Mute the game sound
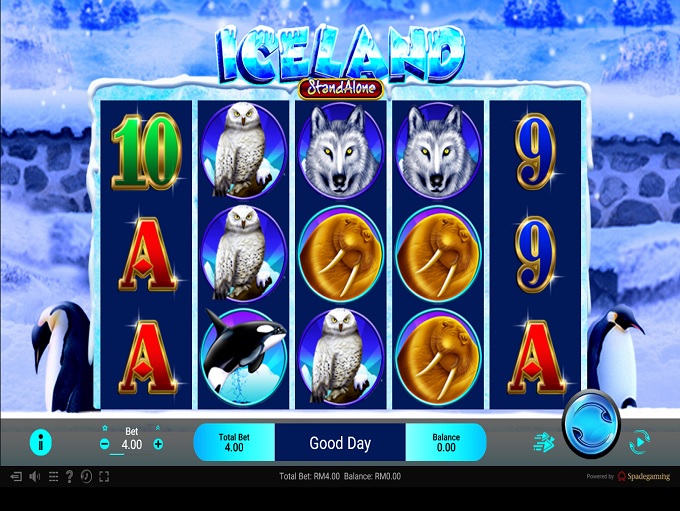 point(34,477)
